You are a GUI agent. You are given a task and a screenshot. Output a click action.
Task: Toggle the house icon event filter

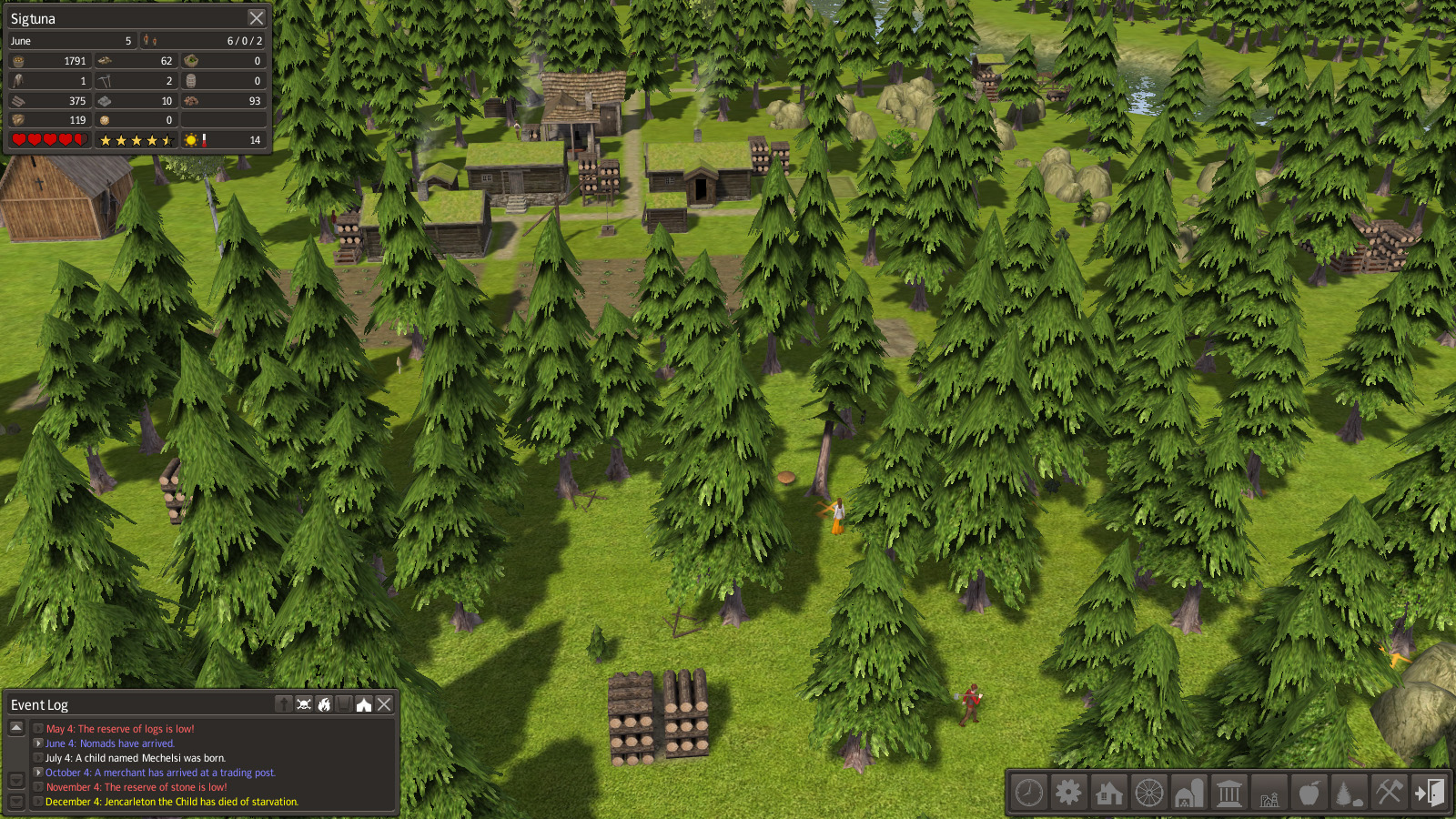tap(364, 704)
